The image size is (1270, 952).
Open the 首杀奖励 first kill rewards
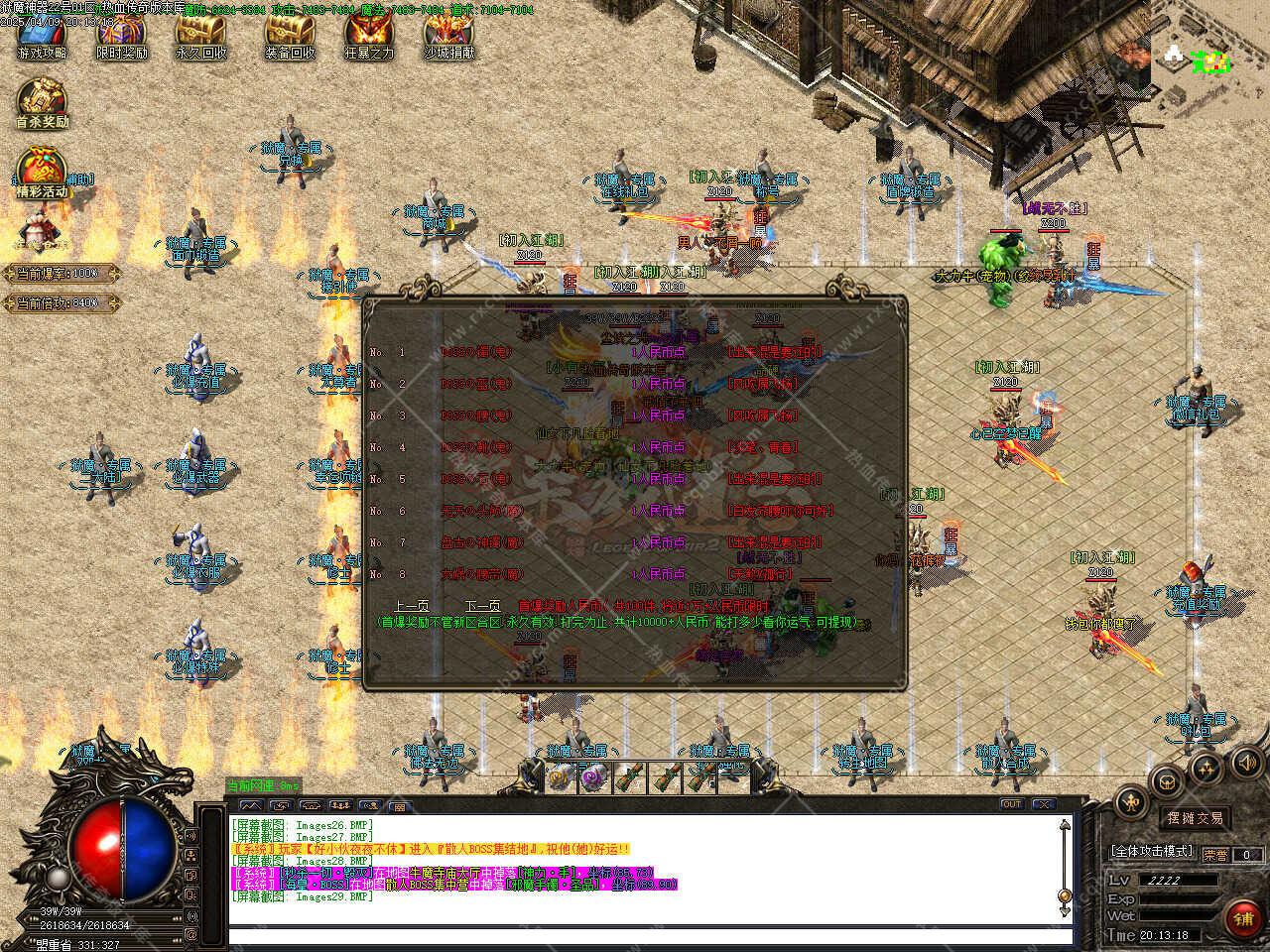pos(42,103)
